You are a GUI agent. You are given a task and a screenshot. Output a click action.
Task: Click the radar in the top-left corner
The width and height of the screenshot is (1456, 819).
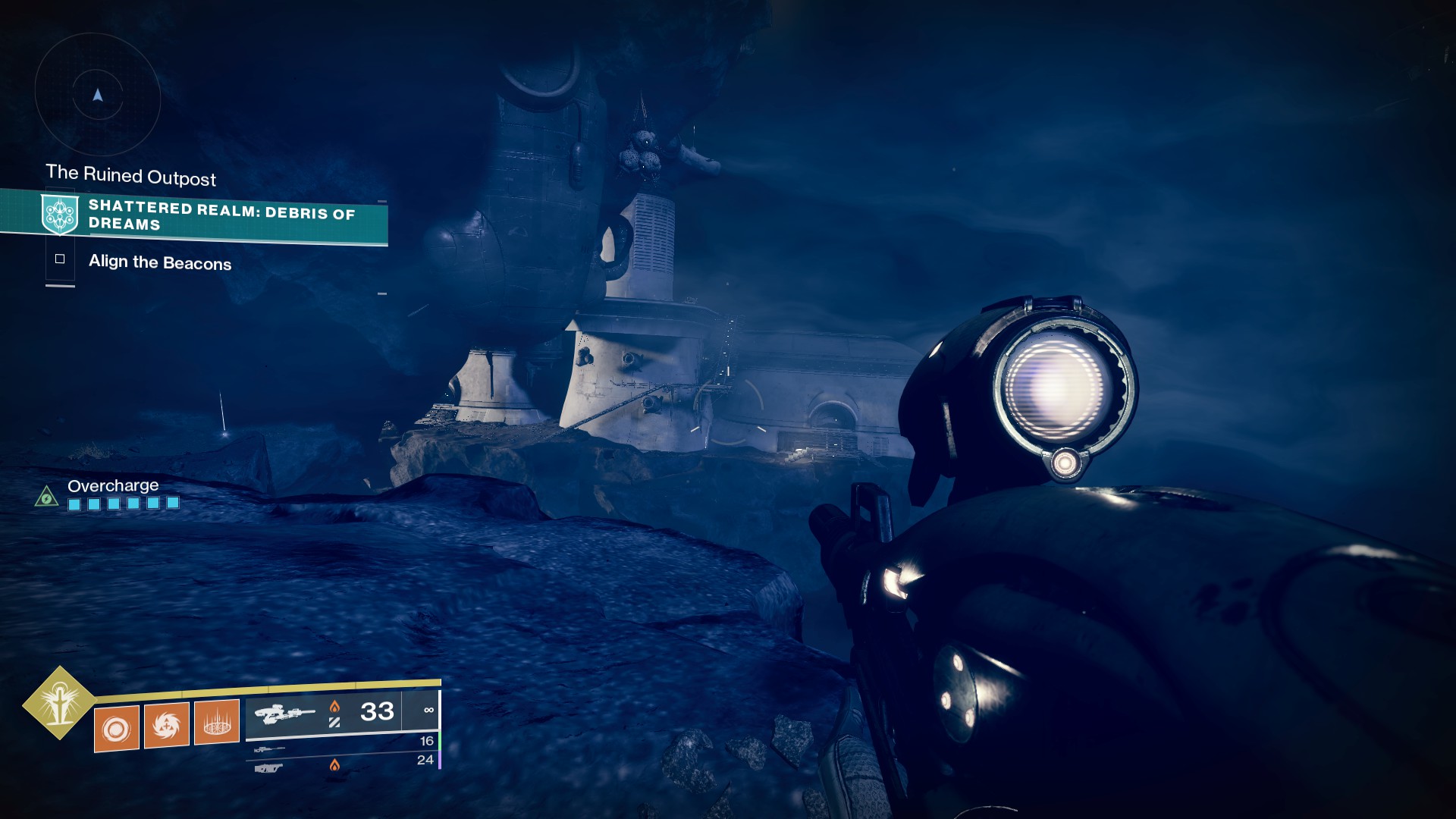pos(98,96)
